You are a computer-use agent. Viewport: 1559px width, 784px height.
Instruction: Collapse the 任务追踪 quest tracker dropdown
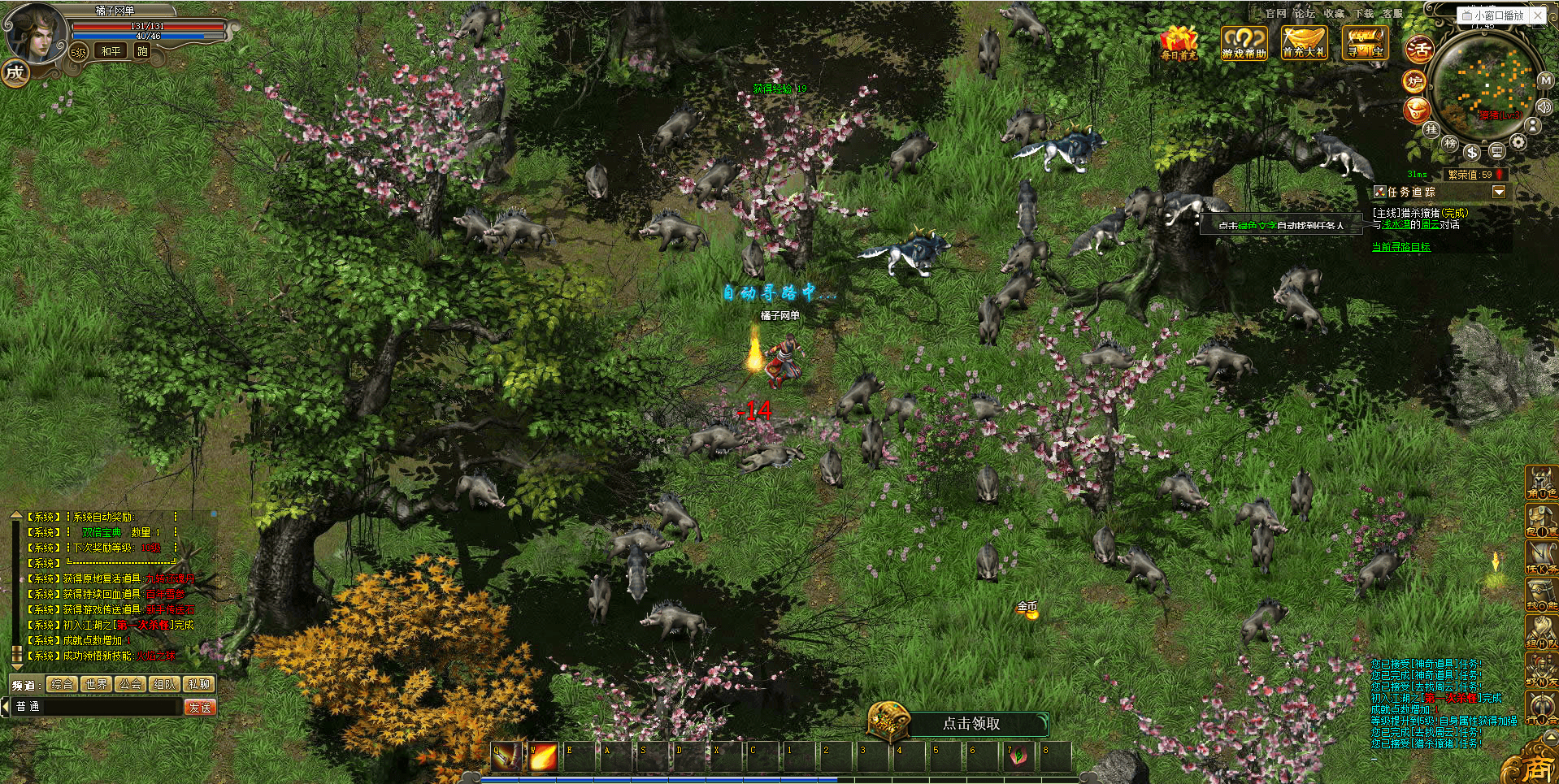1499,192
